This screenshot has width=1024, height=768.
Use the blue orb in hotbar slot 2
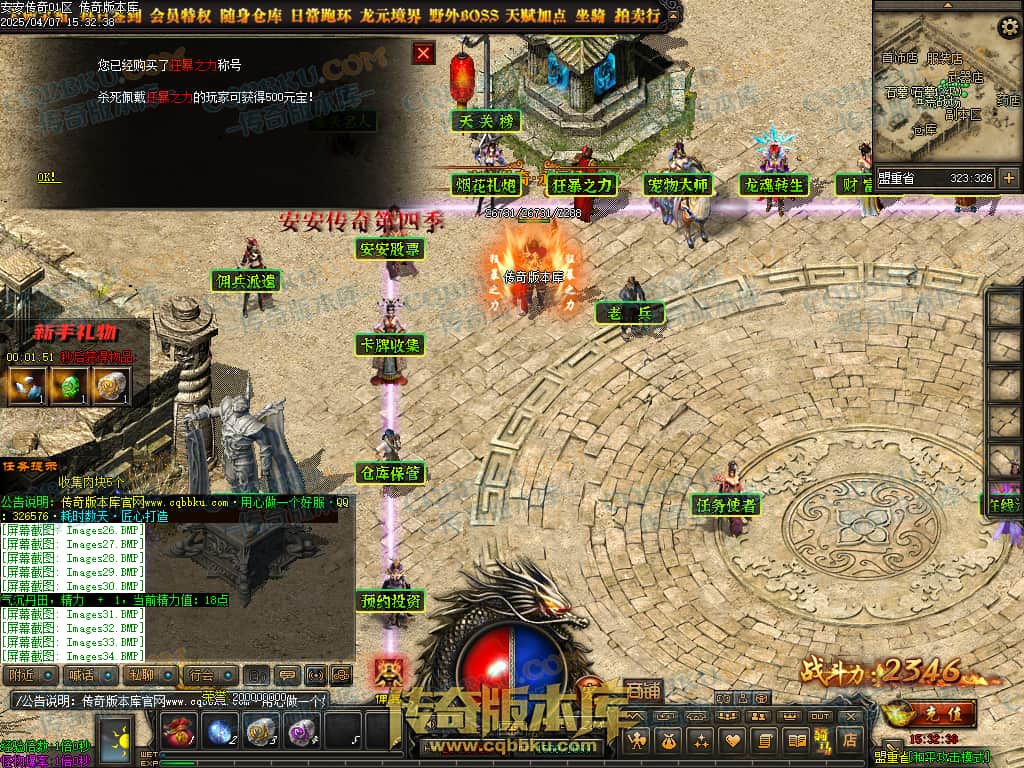[218, 733]
